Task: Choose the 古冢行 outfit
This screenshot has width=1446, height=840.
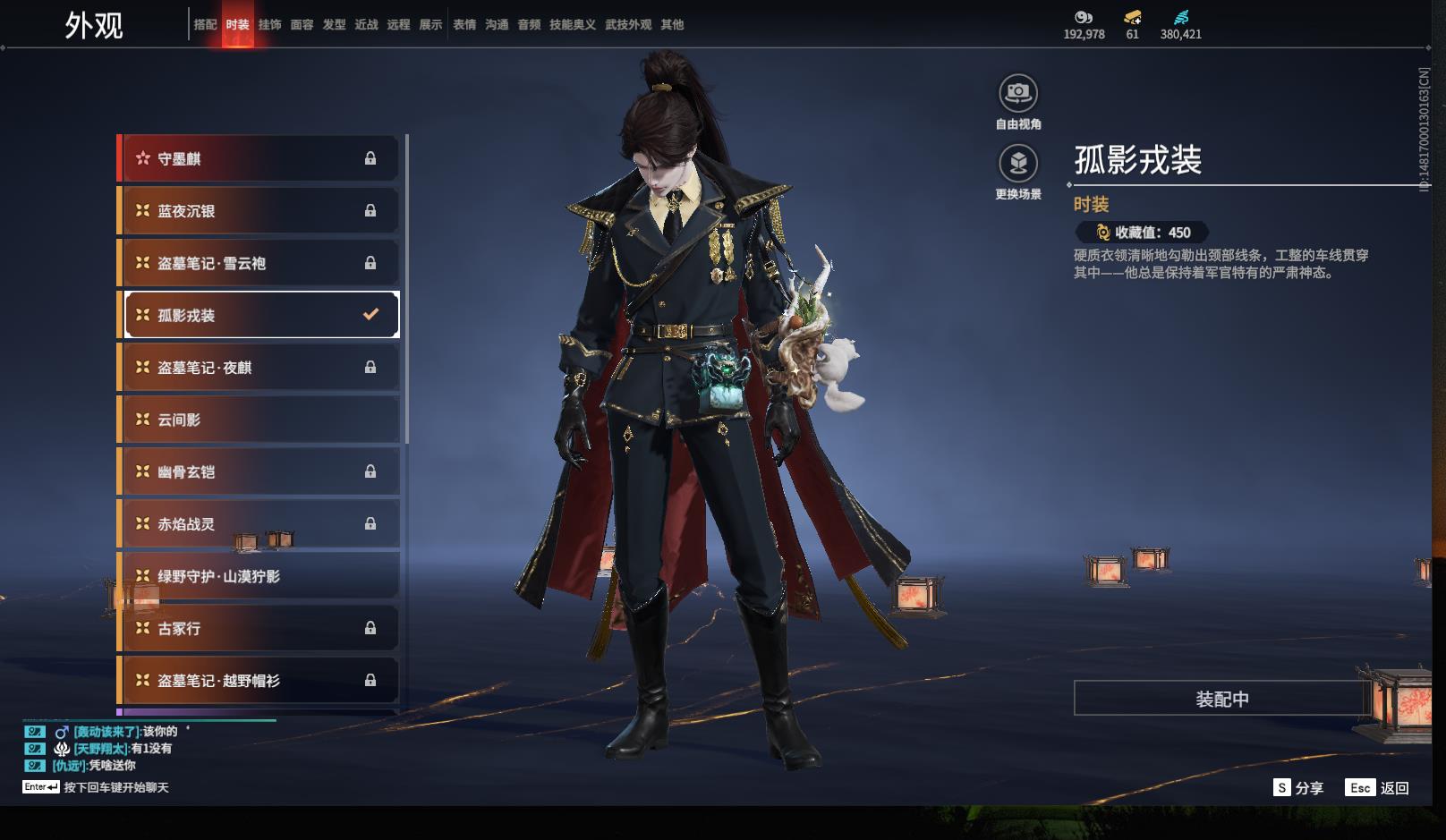Action: click(259, 628)
